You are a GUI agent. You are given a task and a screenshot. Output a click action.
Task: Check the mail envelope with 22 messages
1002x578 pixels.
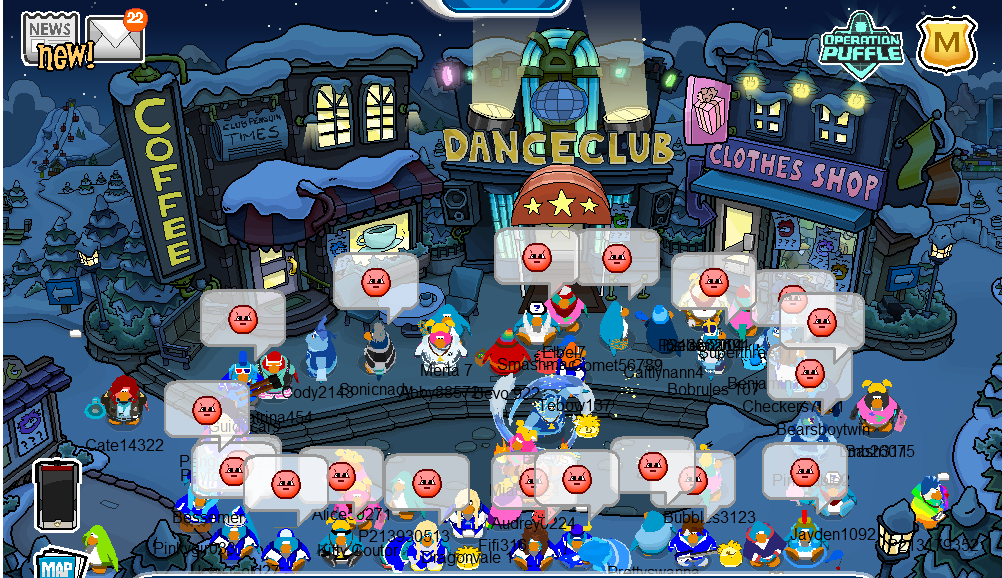114,40
